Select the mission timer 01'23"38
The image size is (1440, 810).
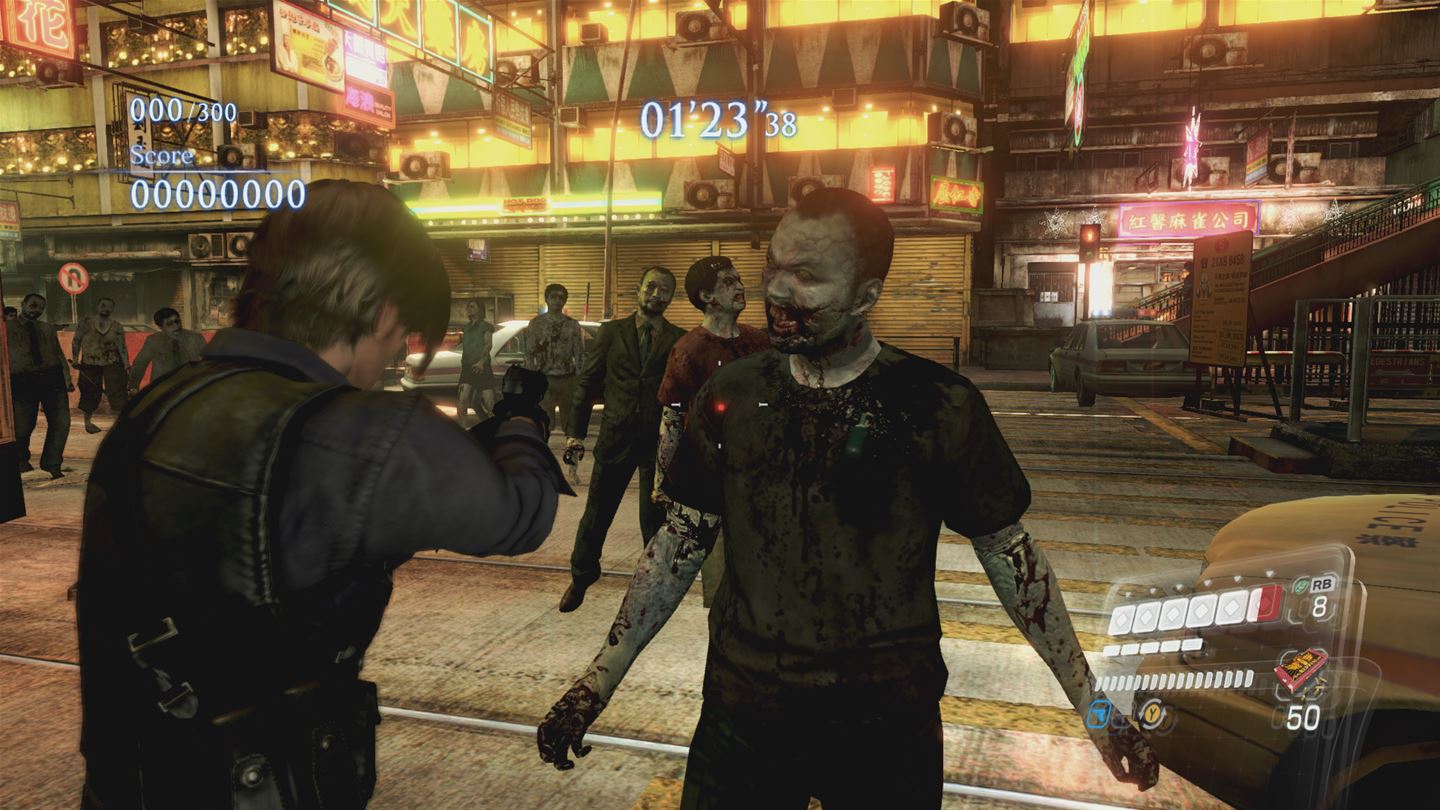(x=718, y=118)
